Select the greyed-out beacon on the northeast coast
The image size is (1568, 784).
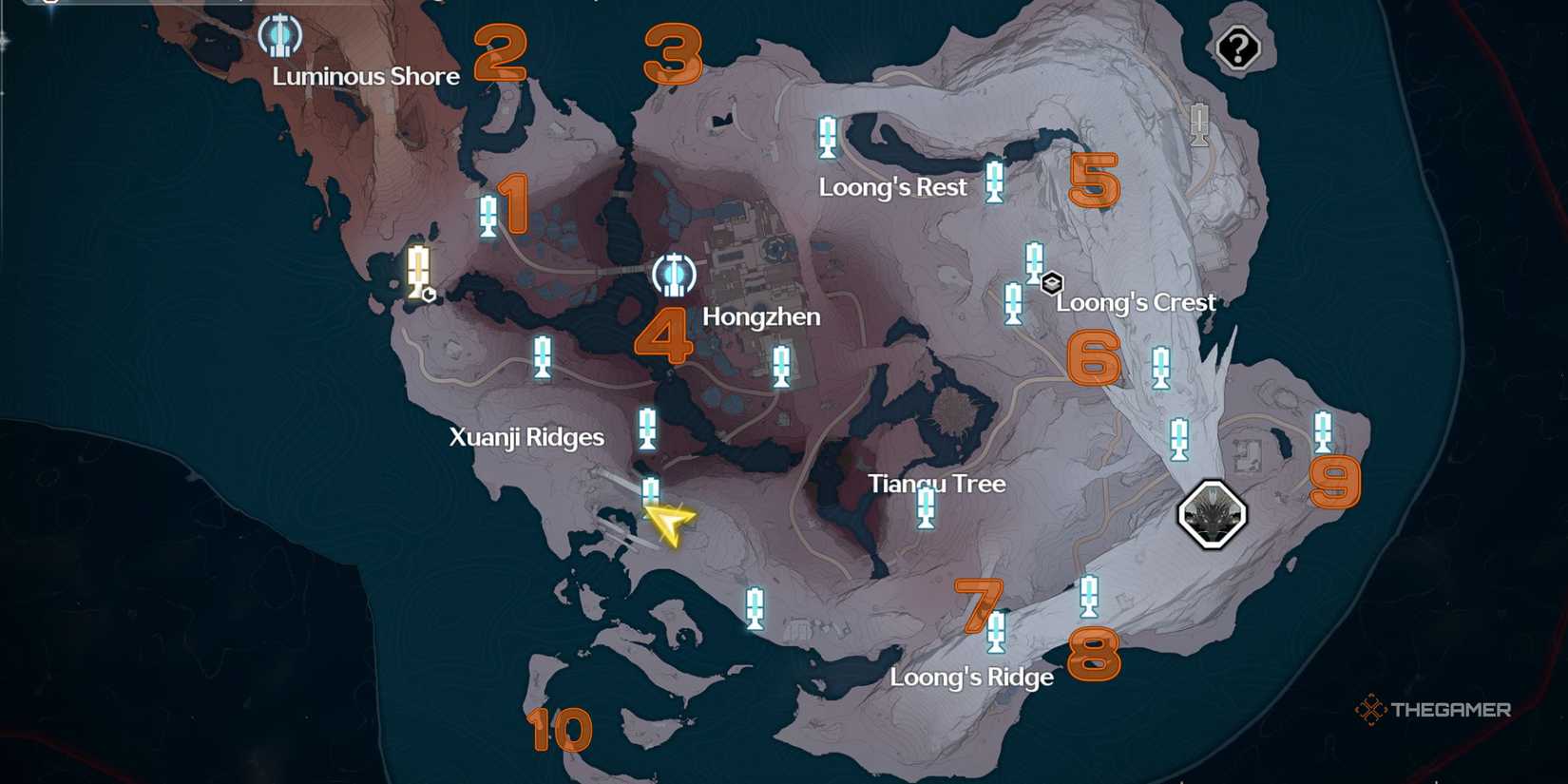(1197, 124)
